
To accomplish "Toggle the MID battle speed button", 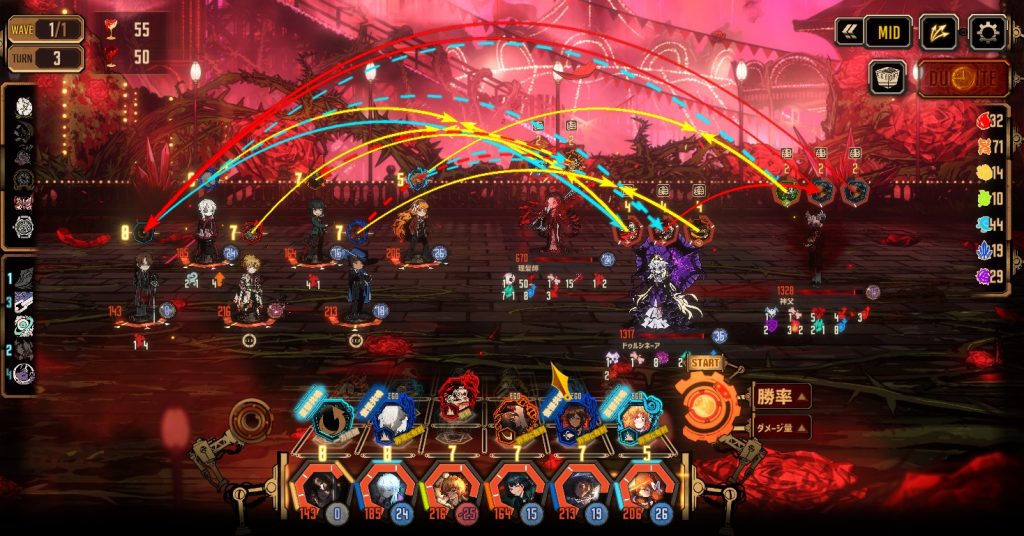I will [x=888, y=32].
